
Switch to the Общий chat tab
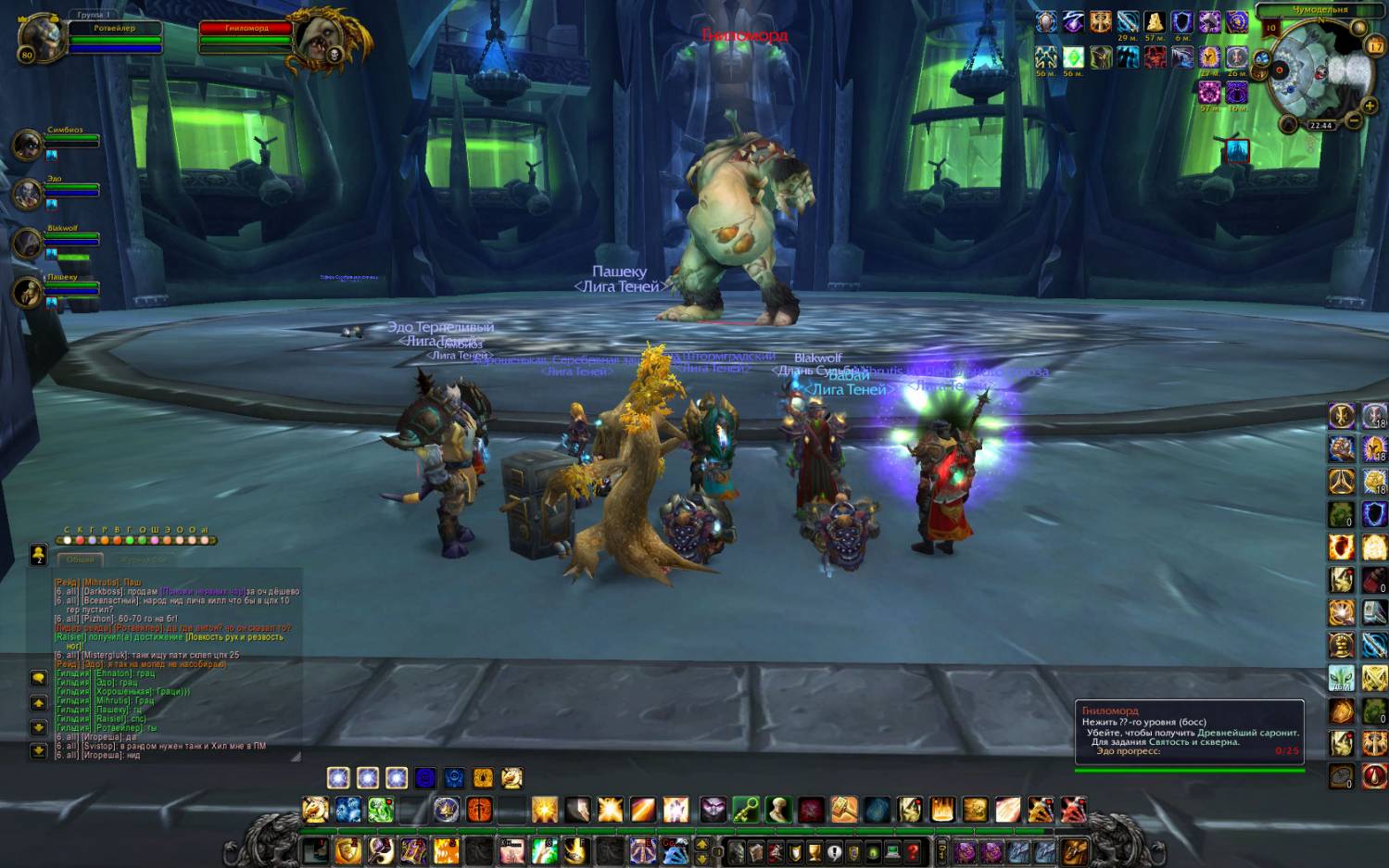(81, 560)
